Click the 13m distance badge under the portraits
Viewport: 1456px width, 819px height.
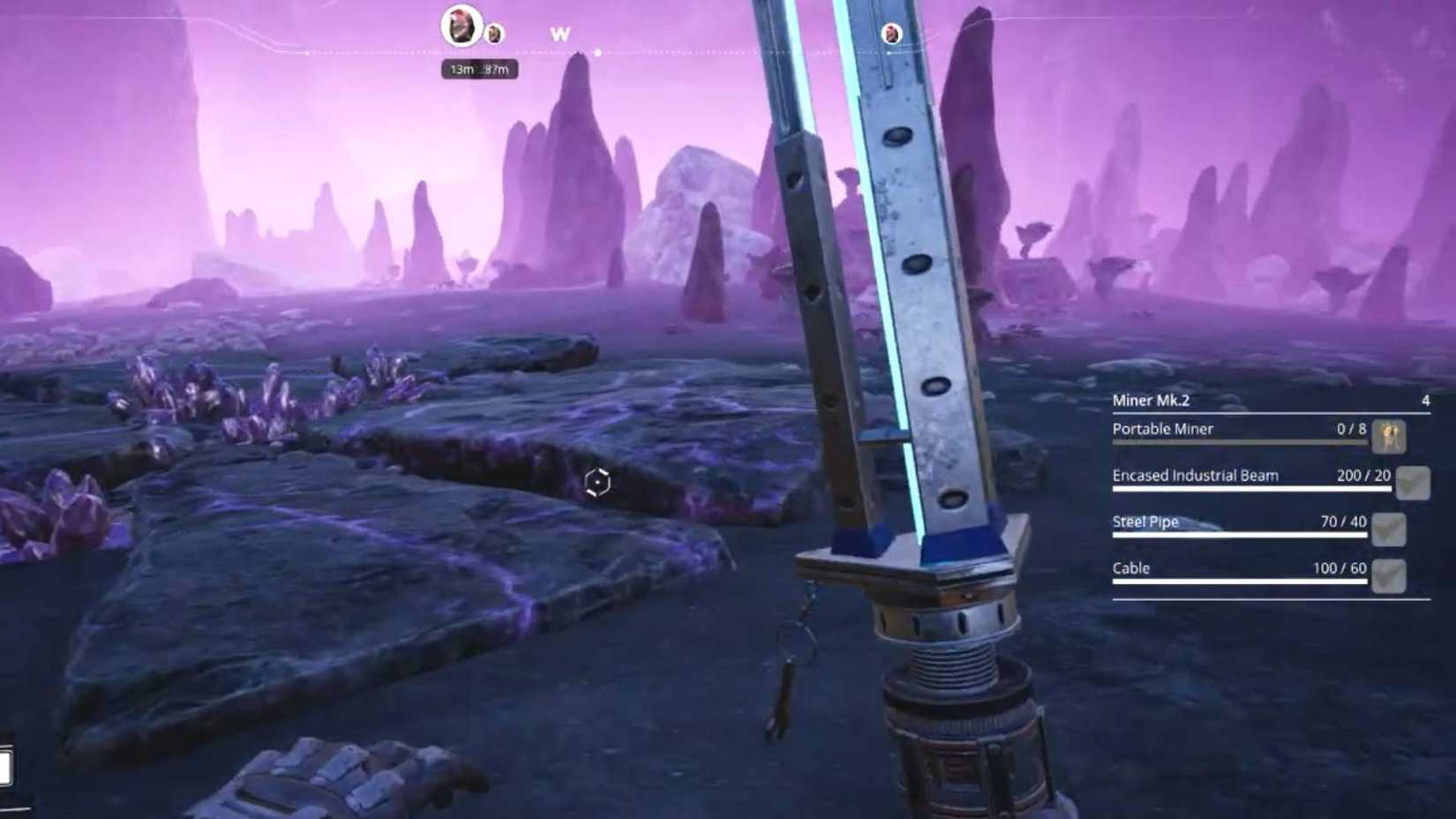coord(461,71)
